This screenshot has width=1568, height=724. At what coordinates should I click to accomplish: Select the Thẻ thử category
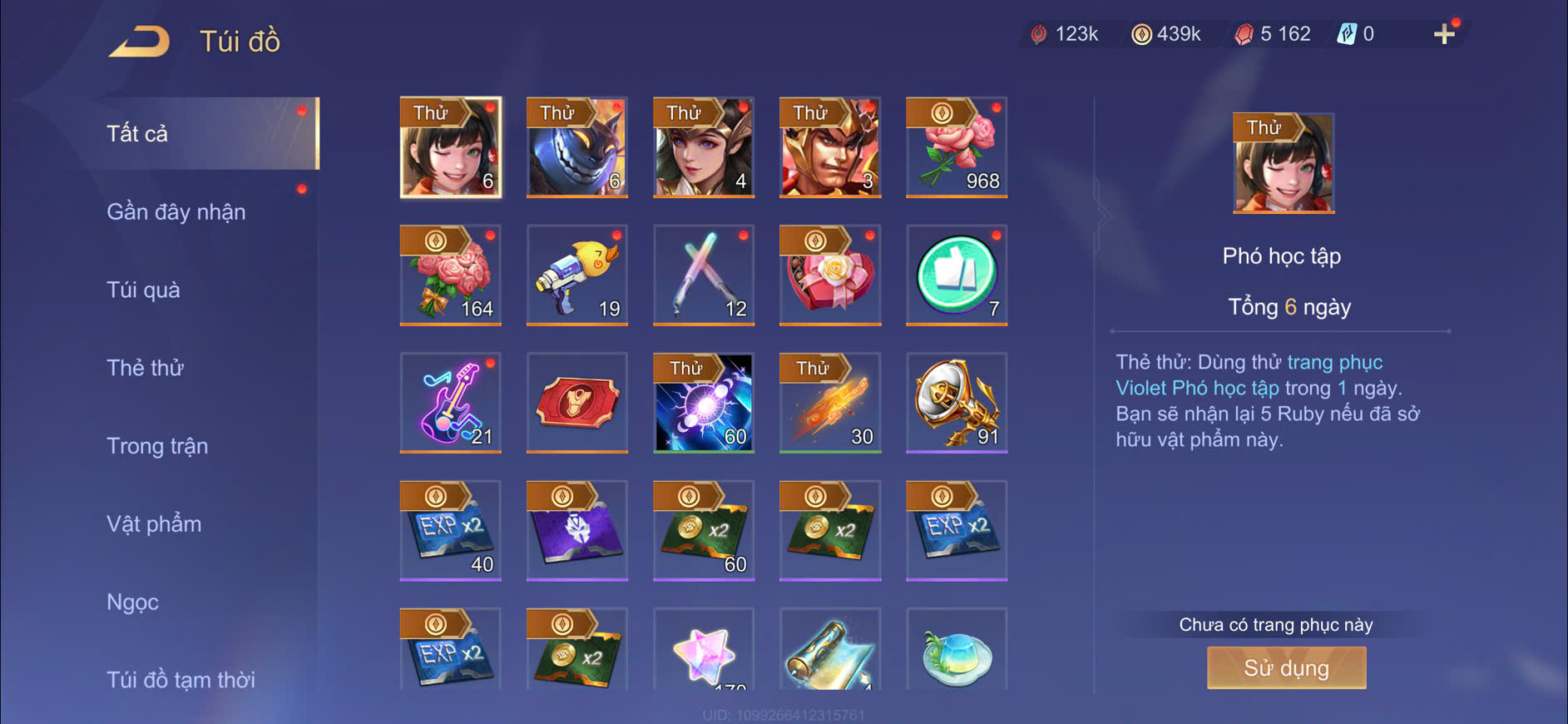coord(145,368)
